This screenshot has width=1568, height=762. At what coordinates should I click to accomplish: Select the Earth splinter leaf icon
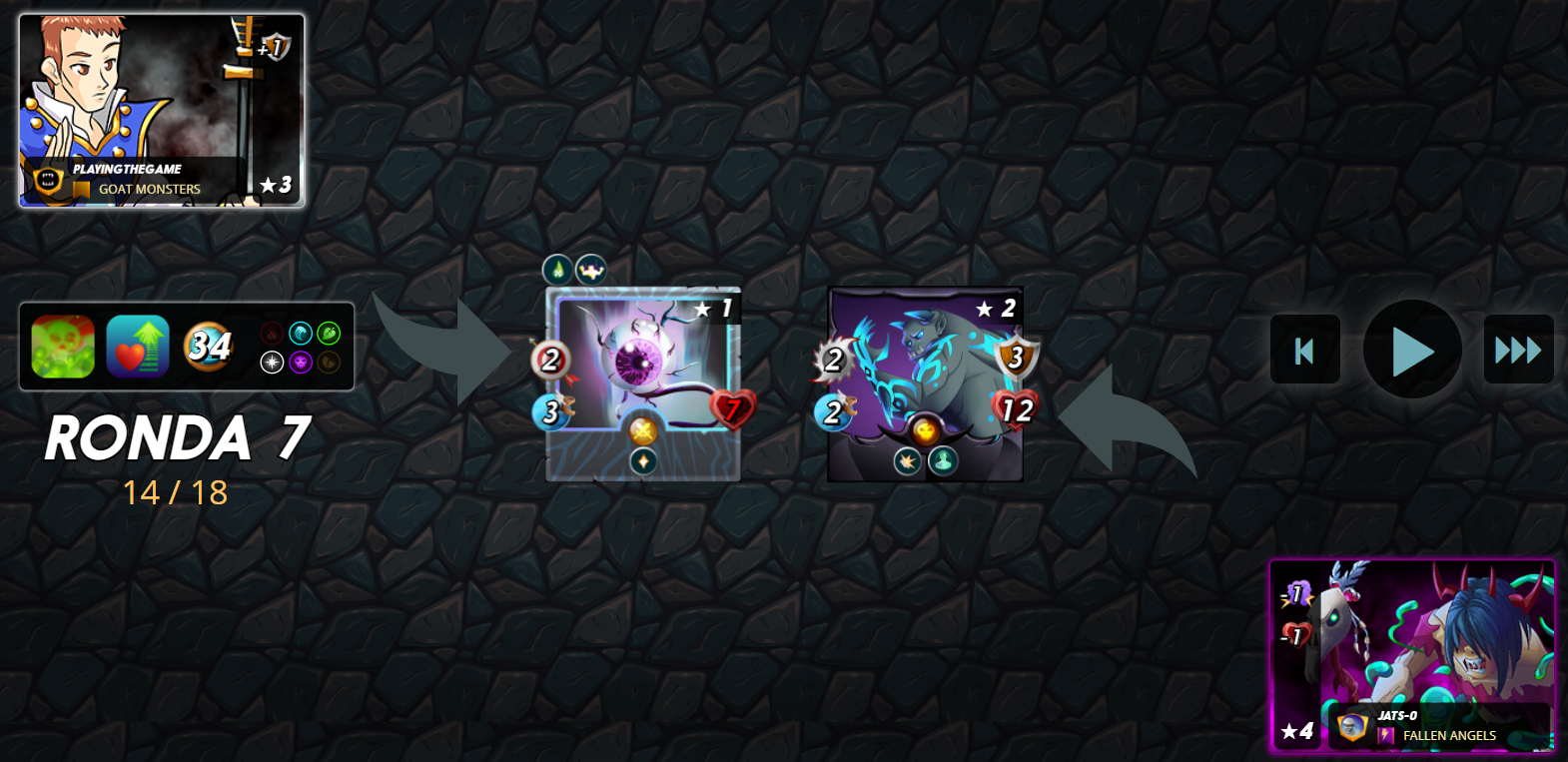coord(329,334)
